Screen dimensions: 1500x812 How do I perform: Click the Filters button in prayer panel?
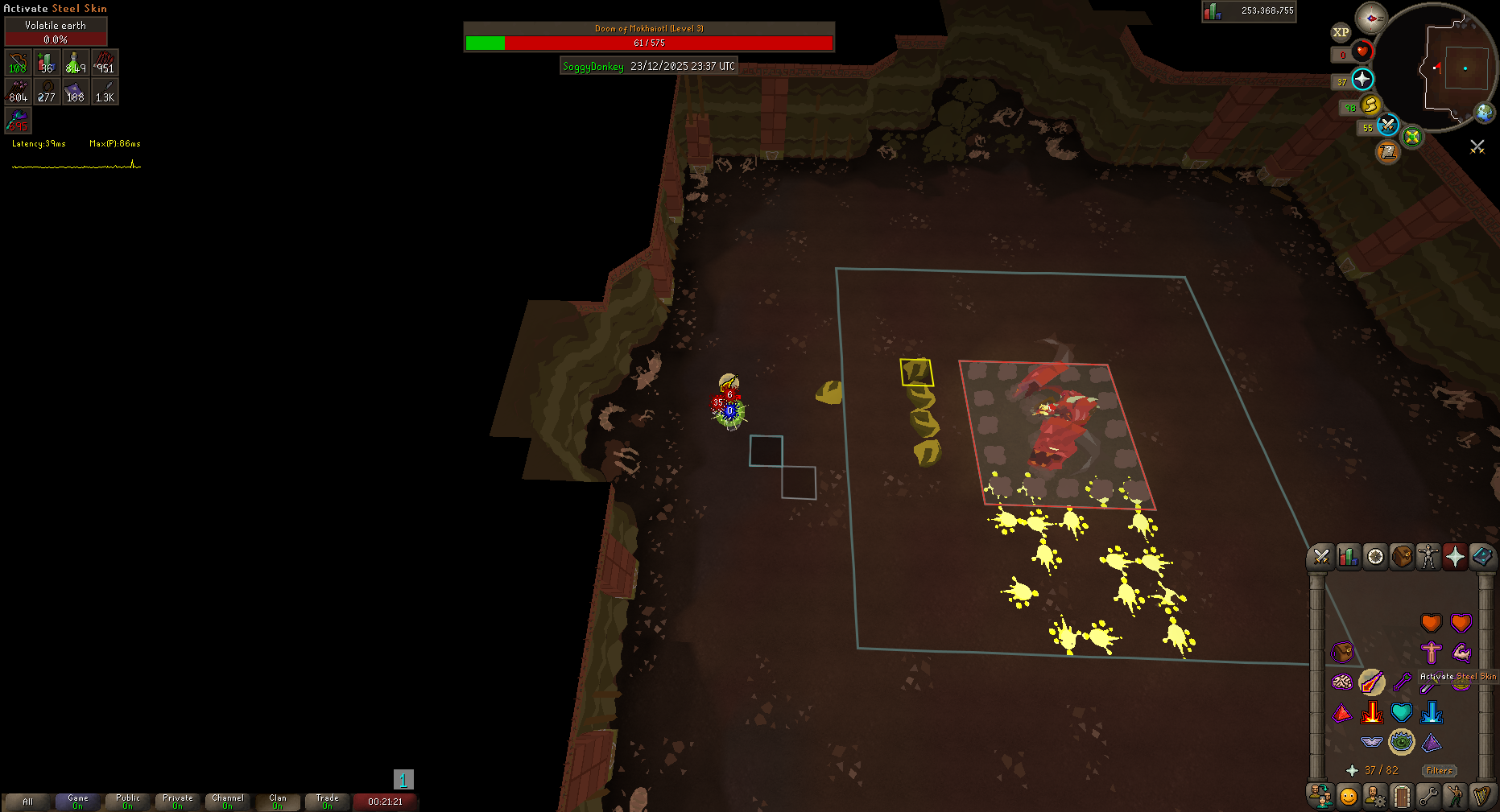[x=1439, y=770]
